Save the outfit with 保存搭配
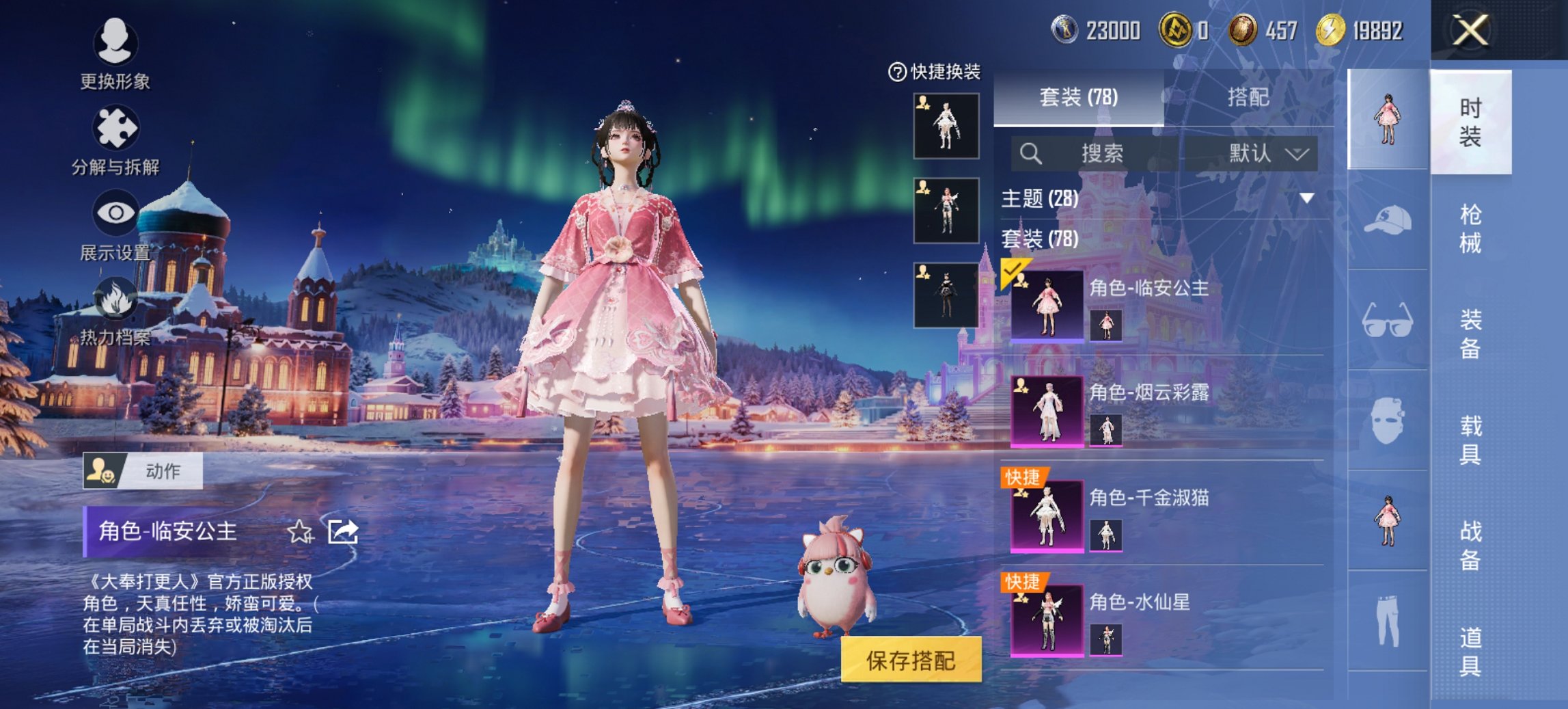 pos(911,660)
